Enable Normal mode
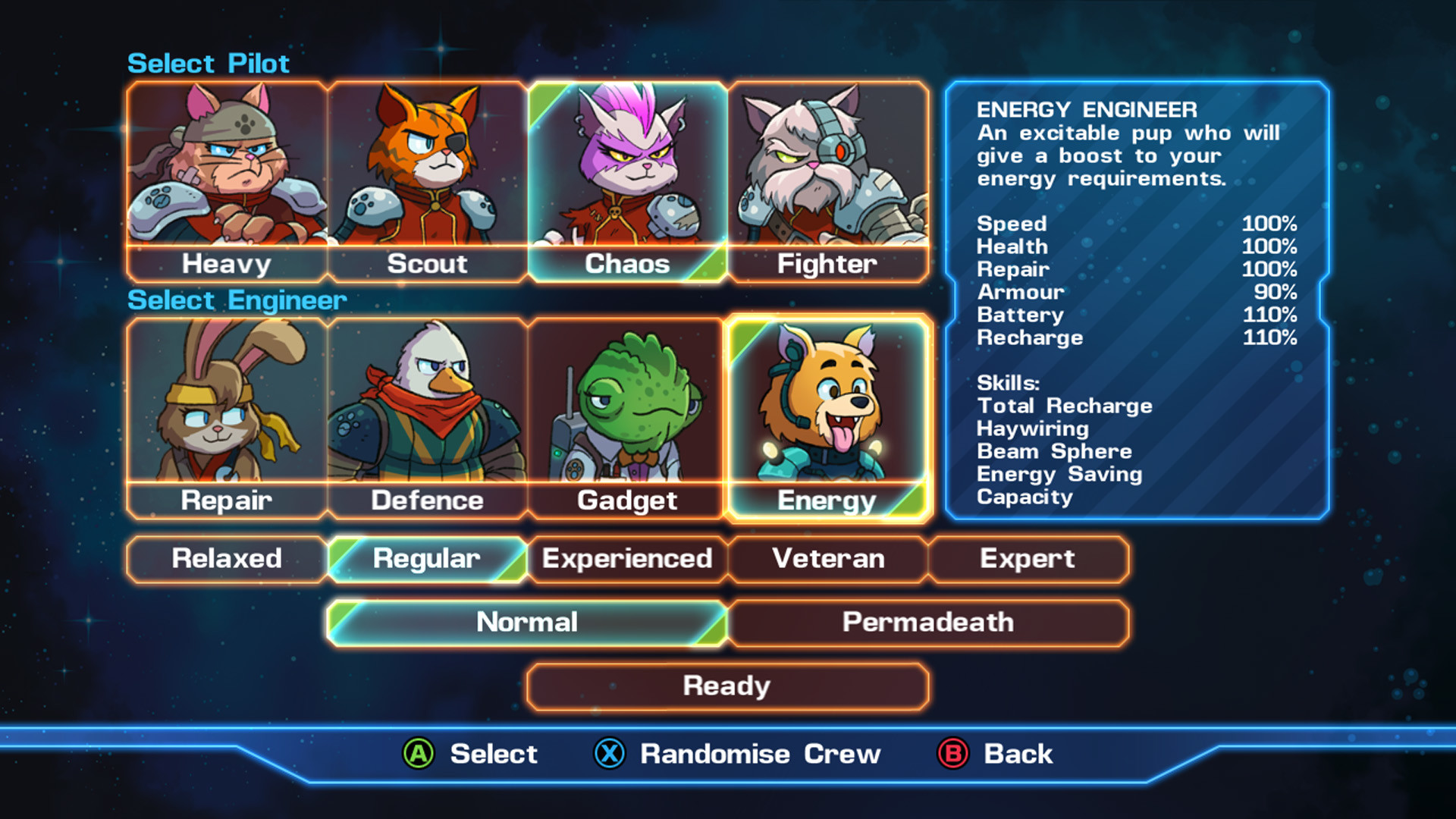The width and height of the screenshot is (1456, 819). click(526, 622)
